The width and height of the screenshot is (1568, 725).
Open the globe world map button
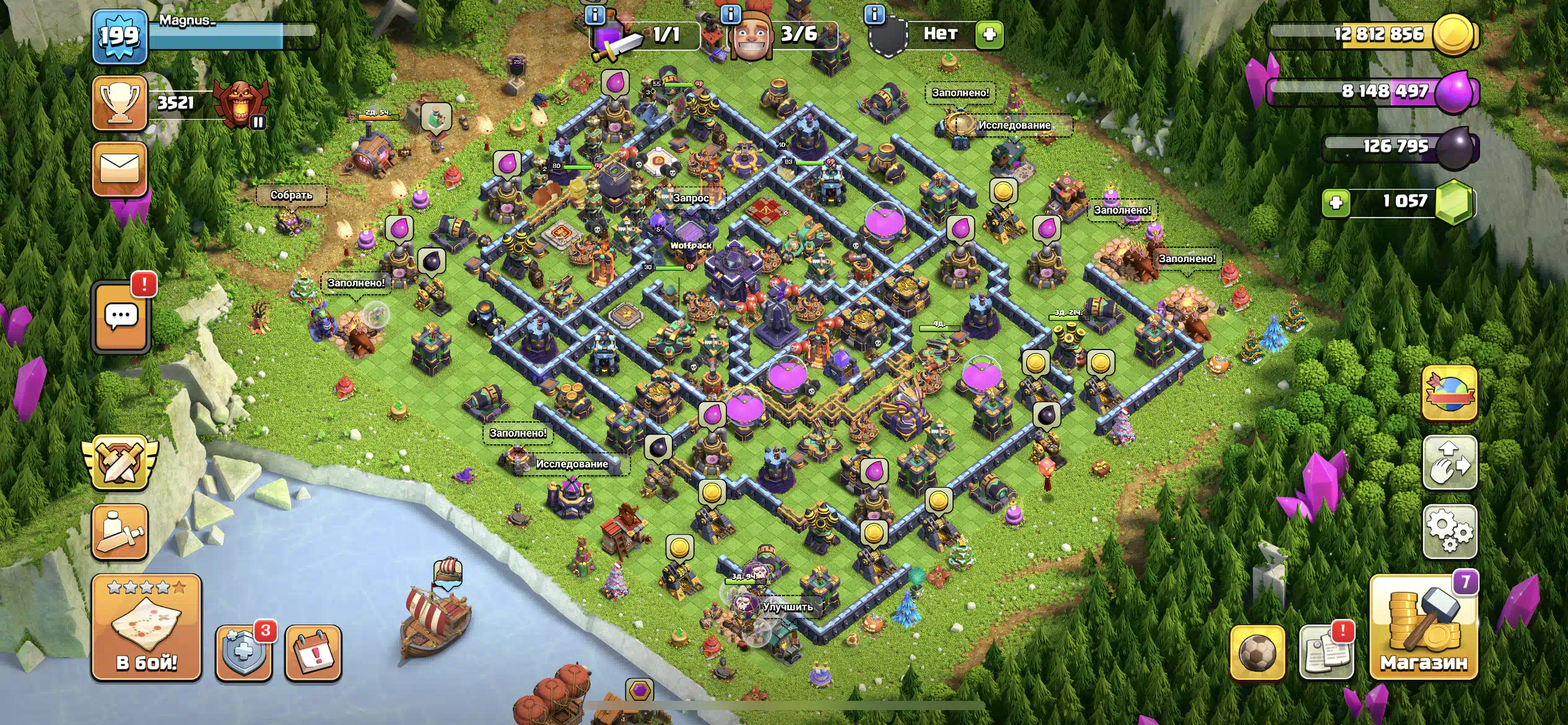point(1450,393)
